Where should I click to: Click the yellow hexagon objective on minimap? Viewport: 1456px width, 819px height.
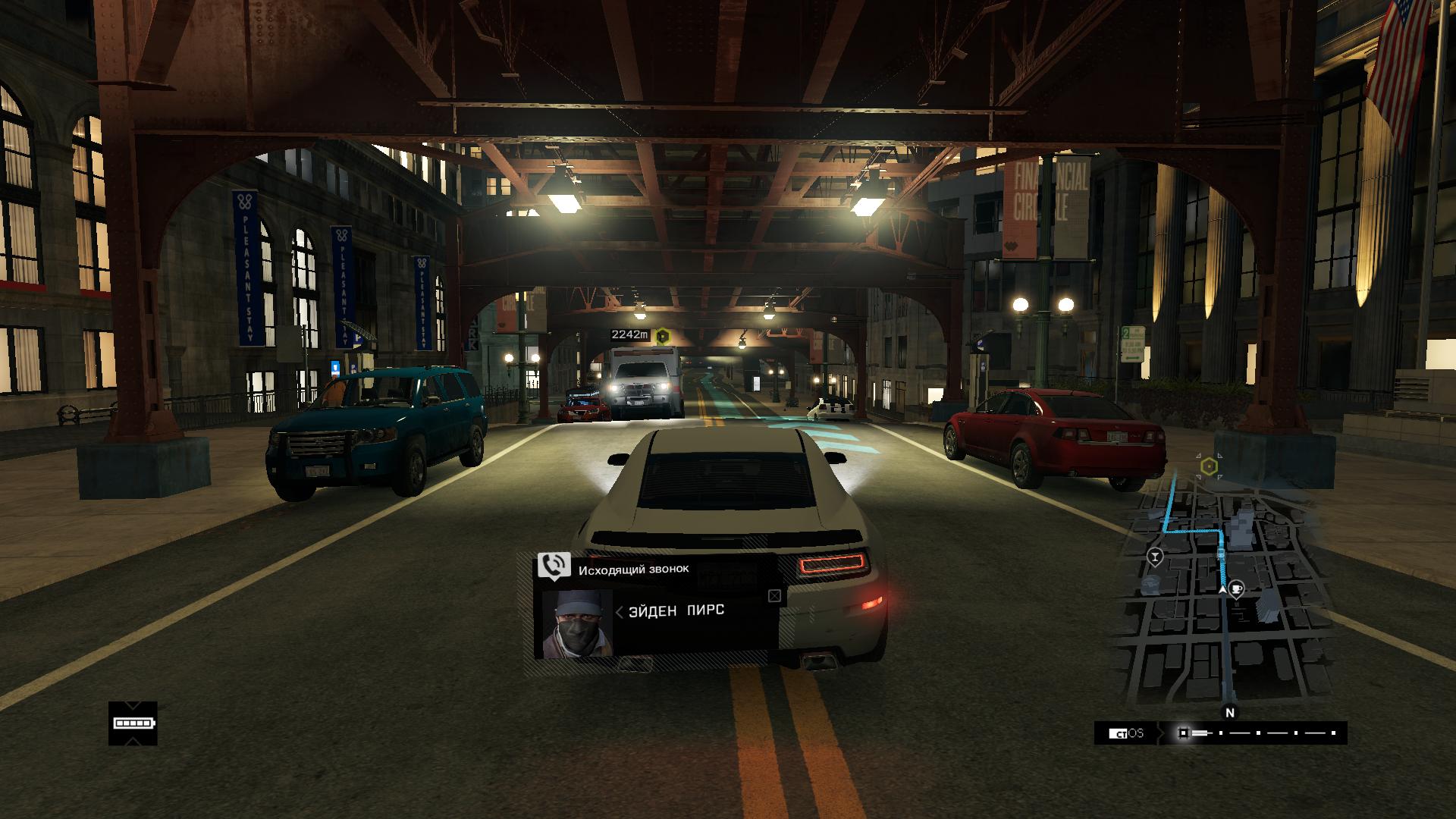[1210, 466]
